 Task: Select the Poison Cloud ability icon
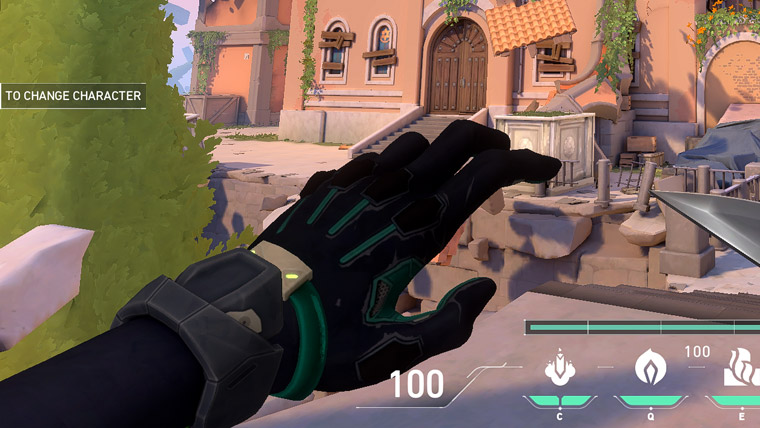click(650, 367)
